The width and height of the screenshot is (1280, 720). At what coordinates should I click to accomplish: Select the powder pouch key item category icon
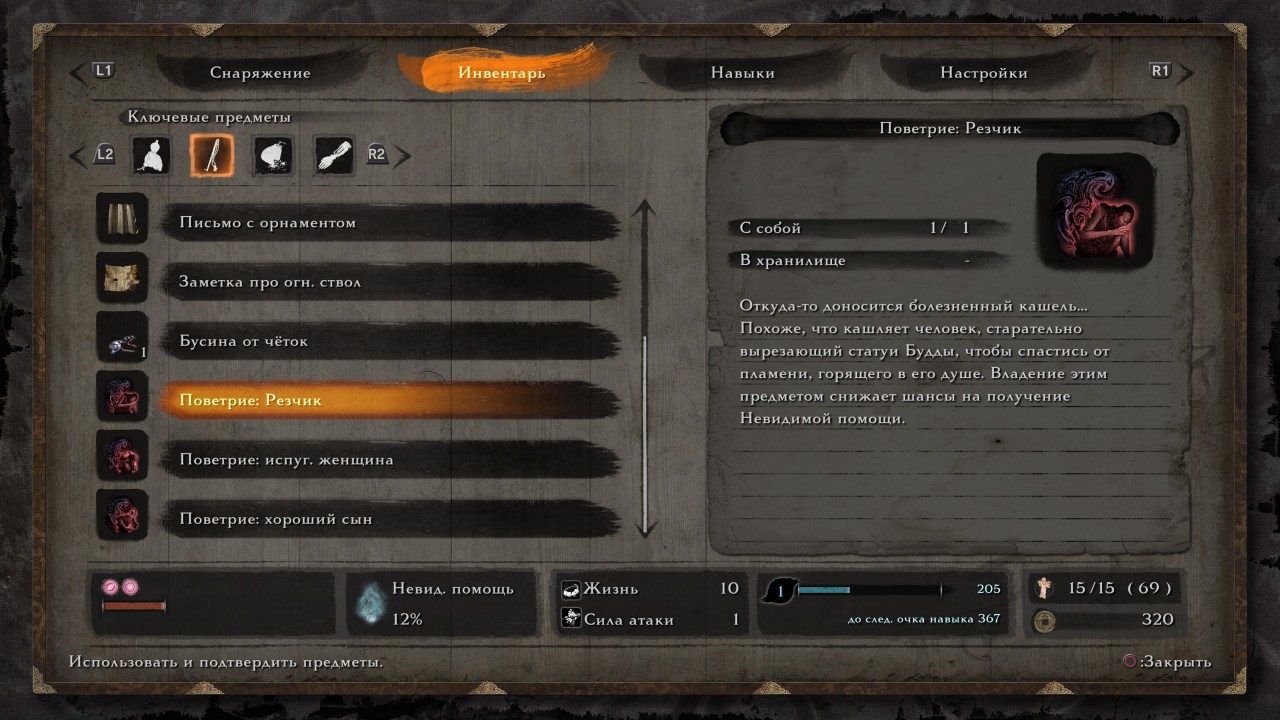[x=271, y=155]
